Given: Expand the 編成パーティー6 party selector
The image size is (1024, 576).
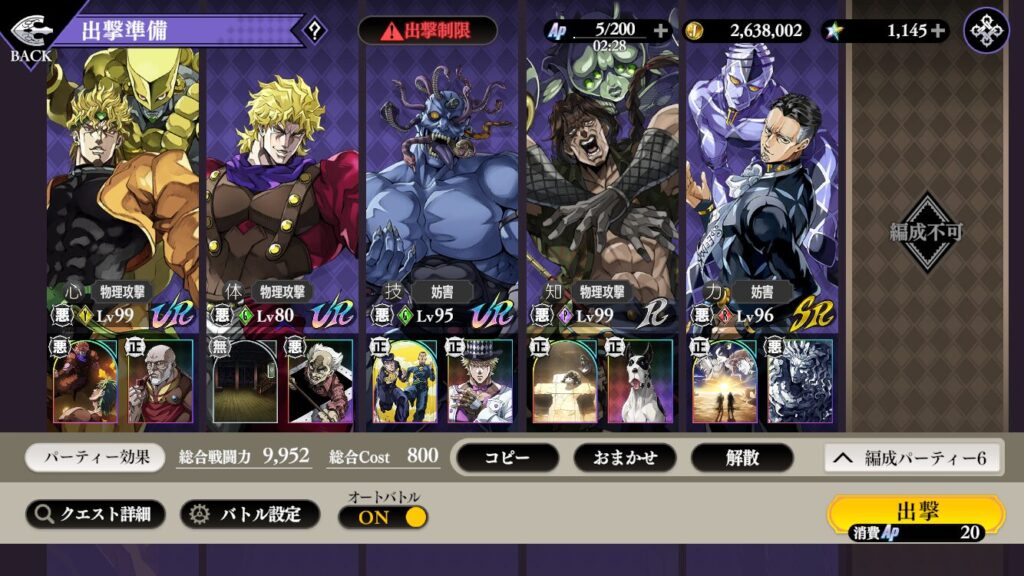Looking at the screenshot, I should pos(913,458).
